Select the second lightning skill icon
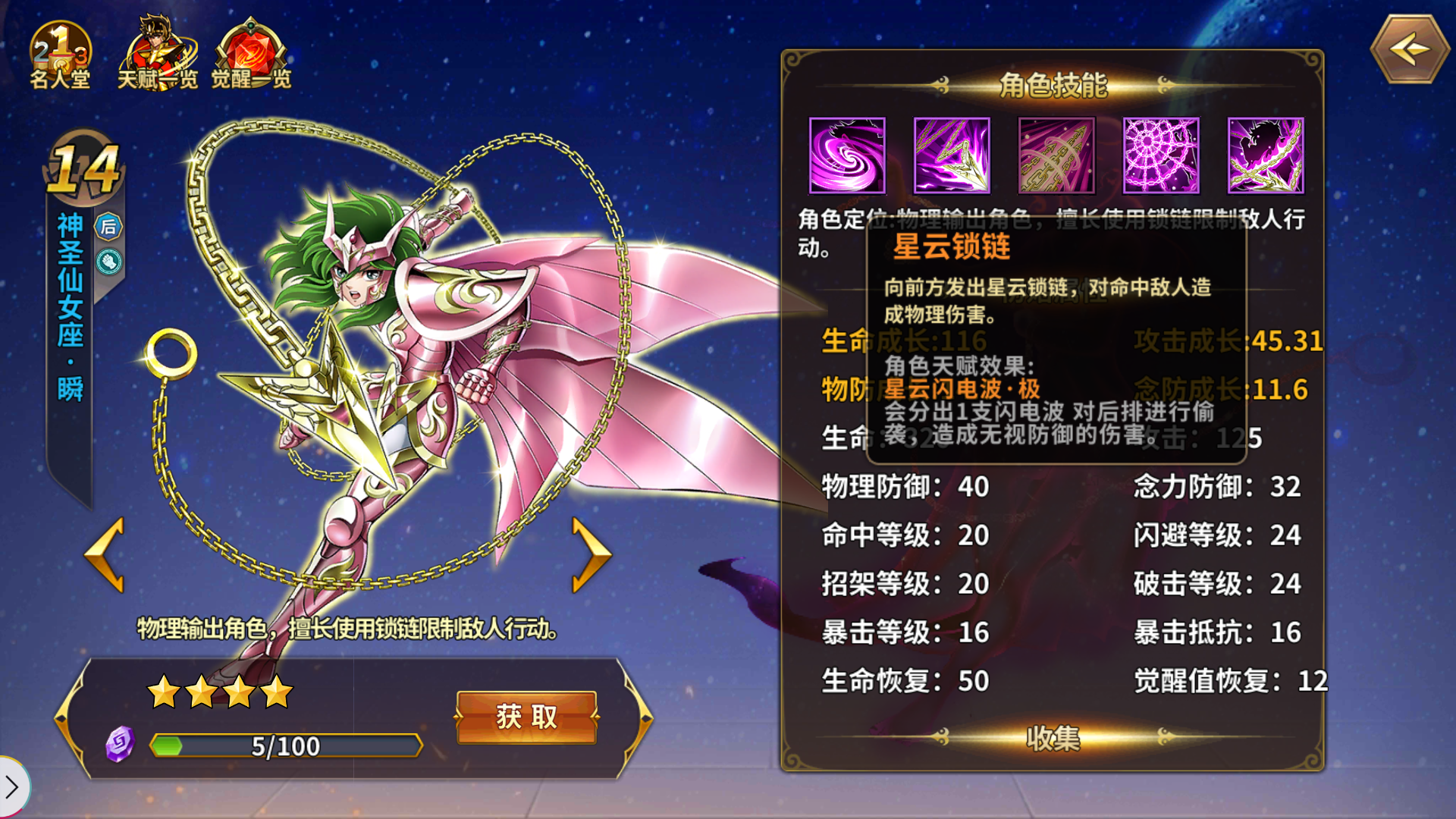Image resolution: width=1456 pixels, height=819 pixels. [x=952, y=155]
